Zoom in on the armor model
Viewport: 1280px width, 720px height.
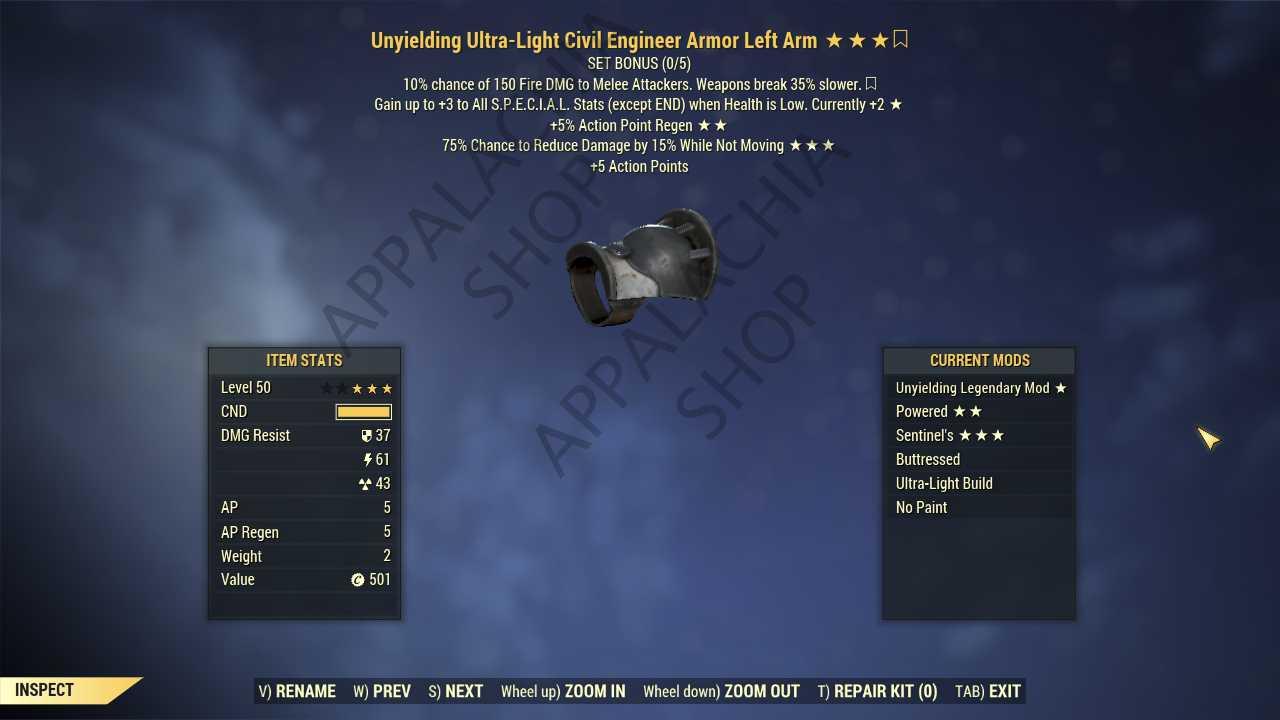(563, 691)
